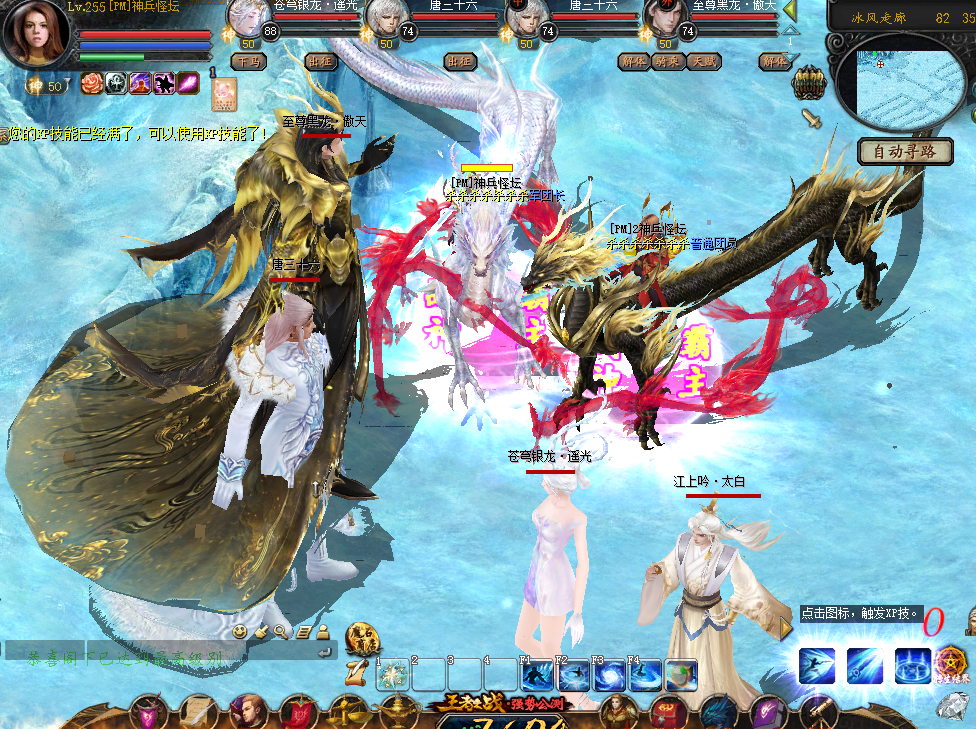Click the 天赋 talent button

click(704, 61)
